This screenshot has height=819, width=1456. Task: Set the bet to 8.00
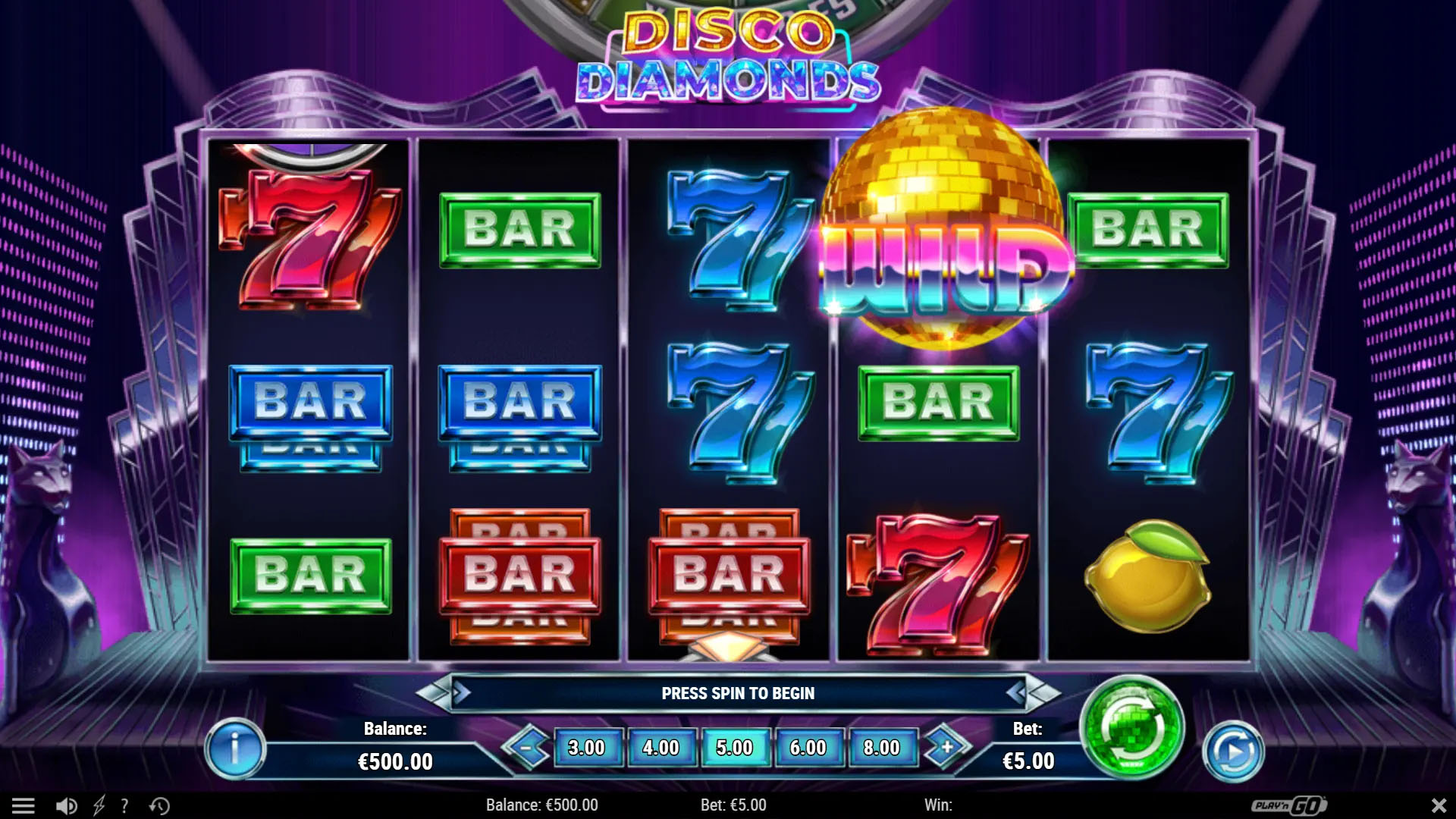pyautogui.click(x=881, y=748)
